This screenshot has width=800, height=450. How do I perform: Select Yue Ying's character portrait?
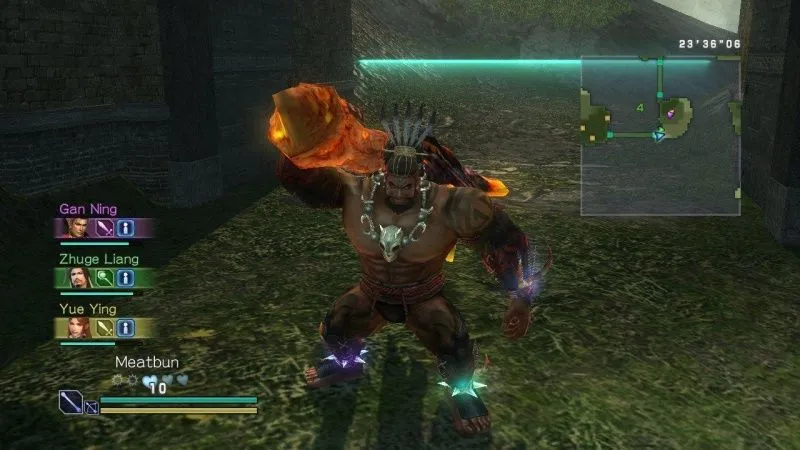pos(77,327)
